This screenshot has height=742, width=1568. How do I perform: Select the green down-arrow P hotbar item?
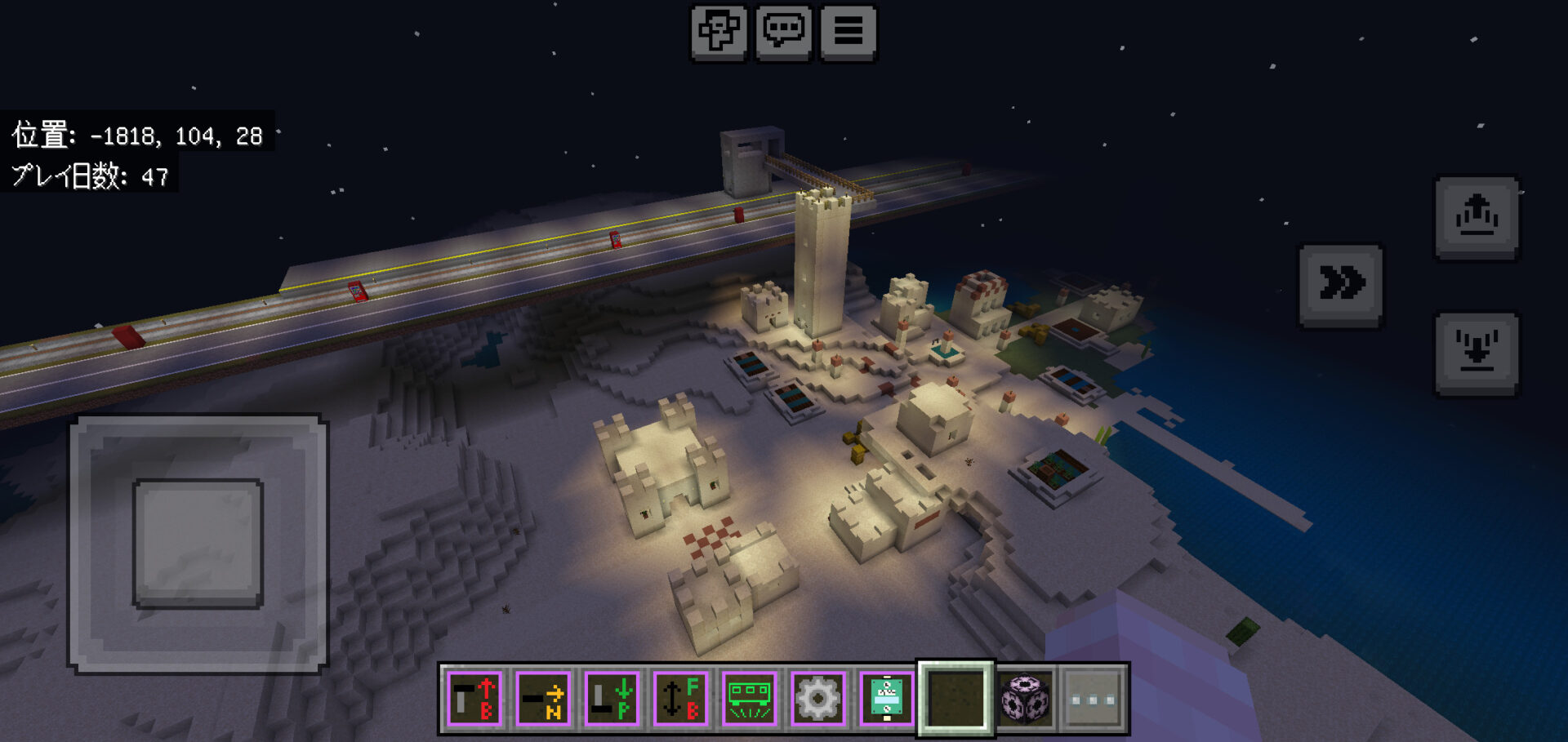(x=612, y=700)
